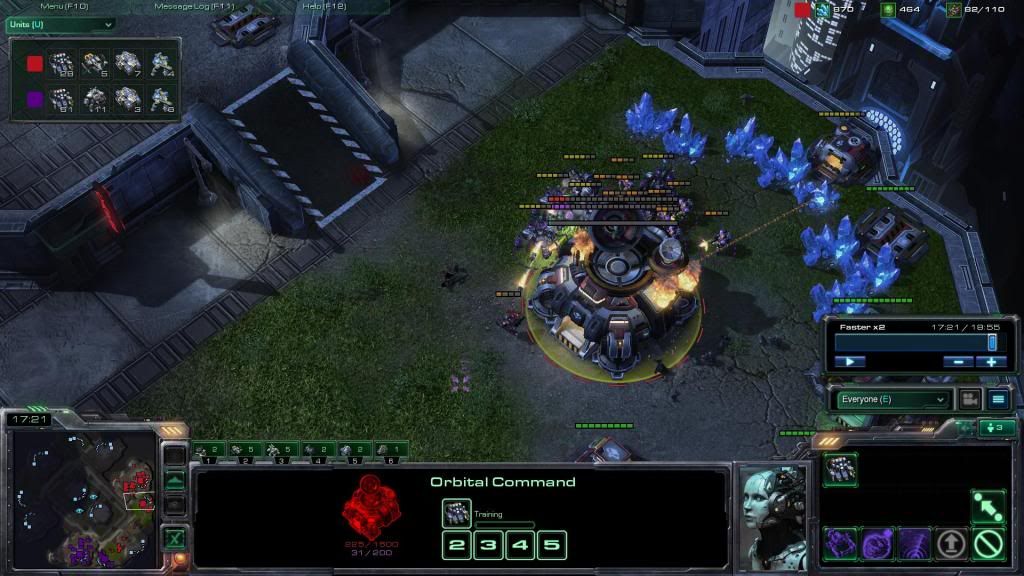Click the SCV training queue icon
The height and width of the screenshot is (576, 1024).
click(457, 513)
